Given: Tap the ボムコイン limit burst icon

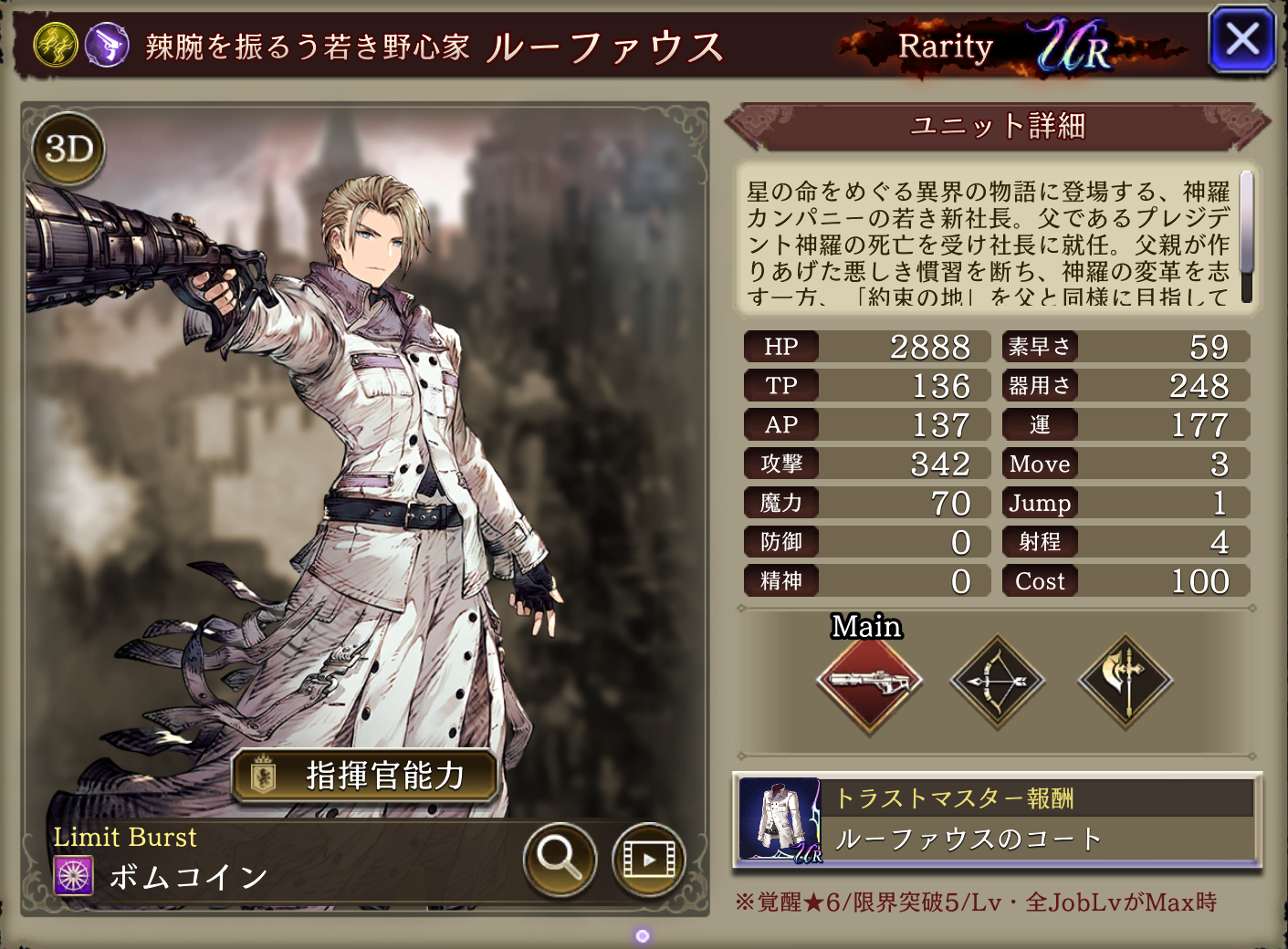Looking at the screenshot, I should [74, 876].
